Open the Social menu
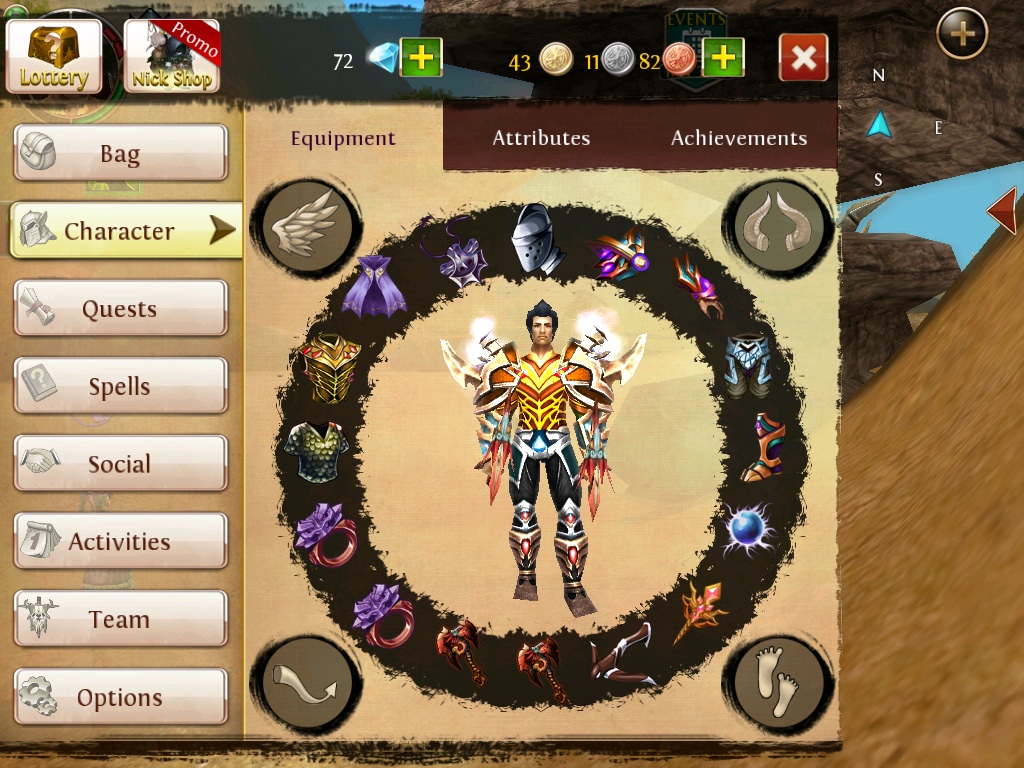Screen dimensions: 1024x768 (x=120, y=464)
